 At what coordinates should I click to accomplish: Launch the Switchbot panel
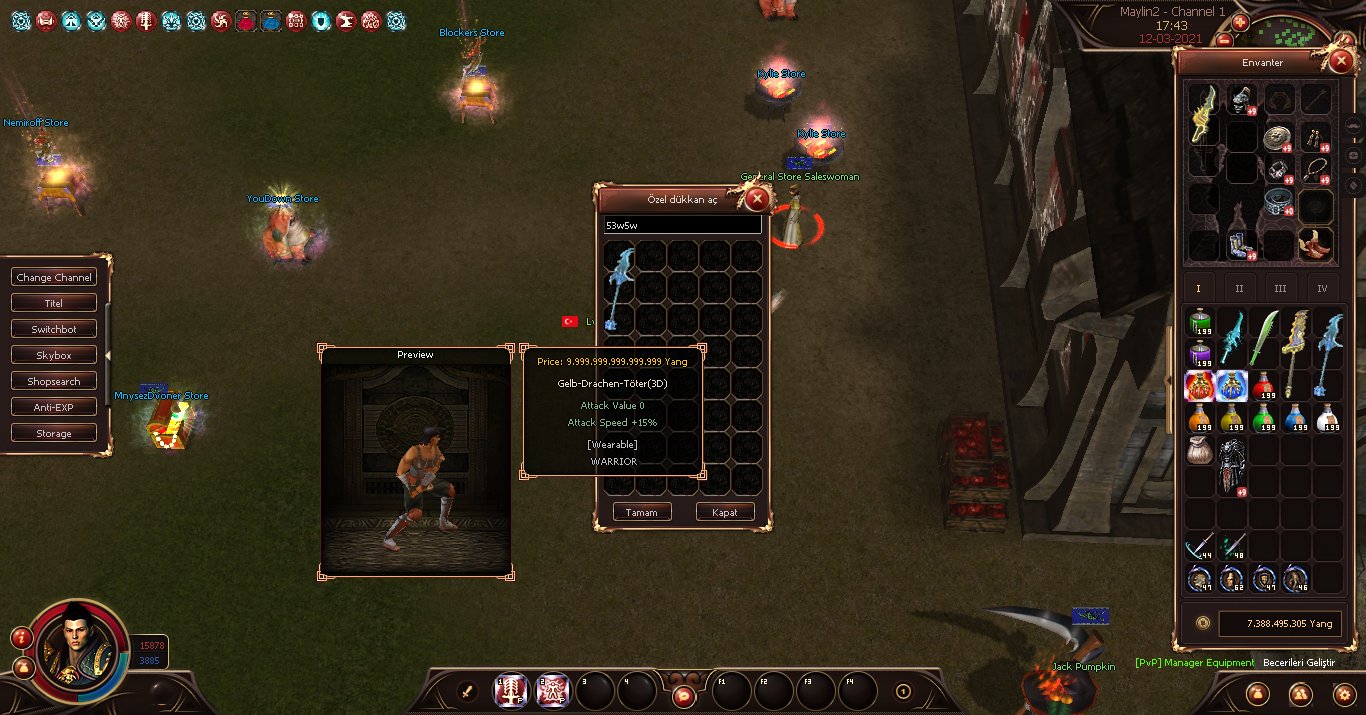tap(54, 329)
